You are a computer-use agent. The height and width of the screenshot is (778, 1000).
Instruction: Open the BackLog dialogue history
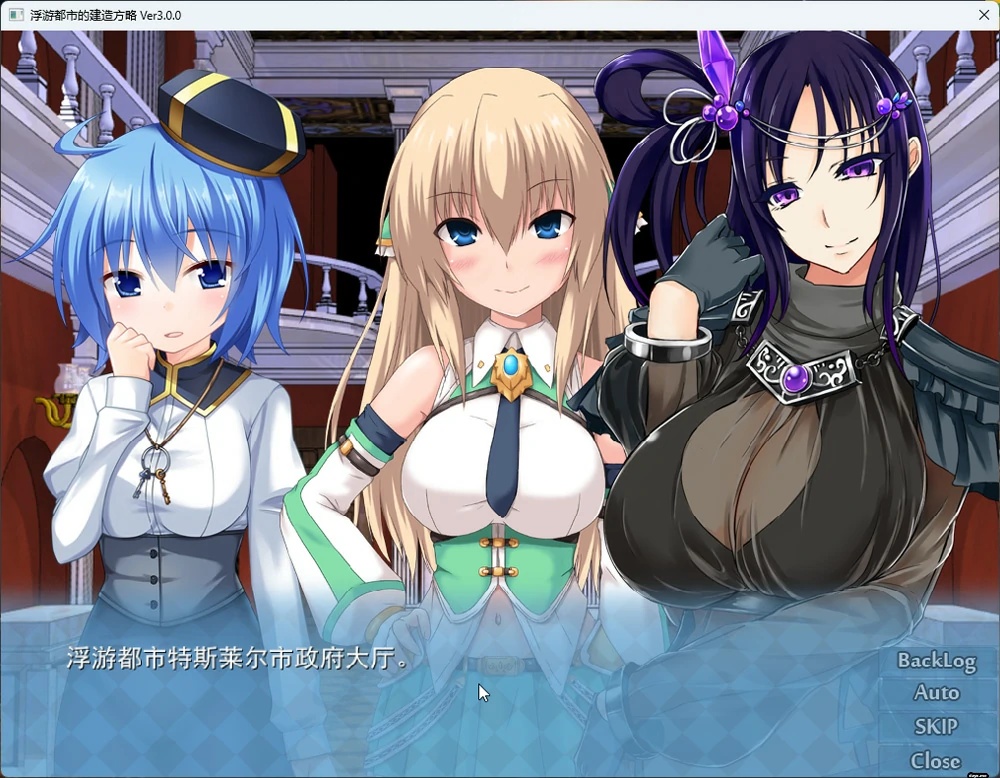point(935,660)
